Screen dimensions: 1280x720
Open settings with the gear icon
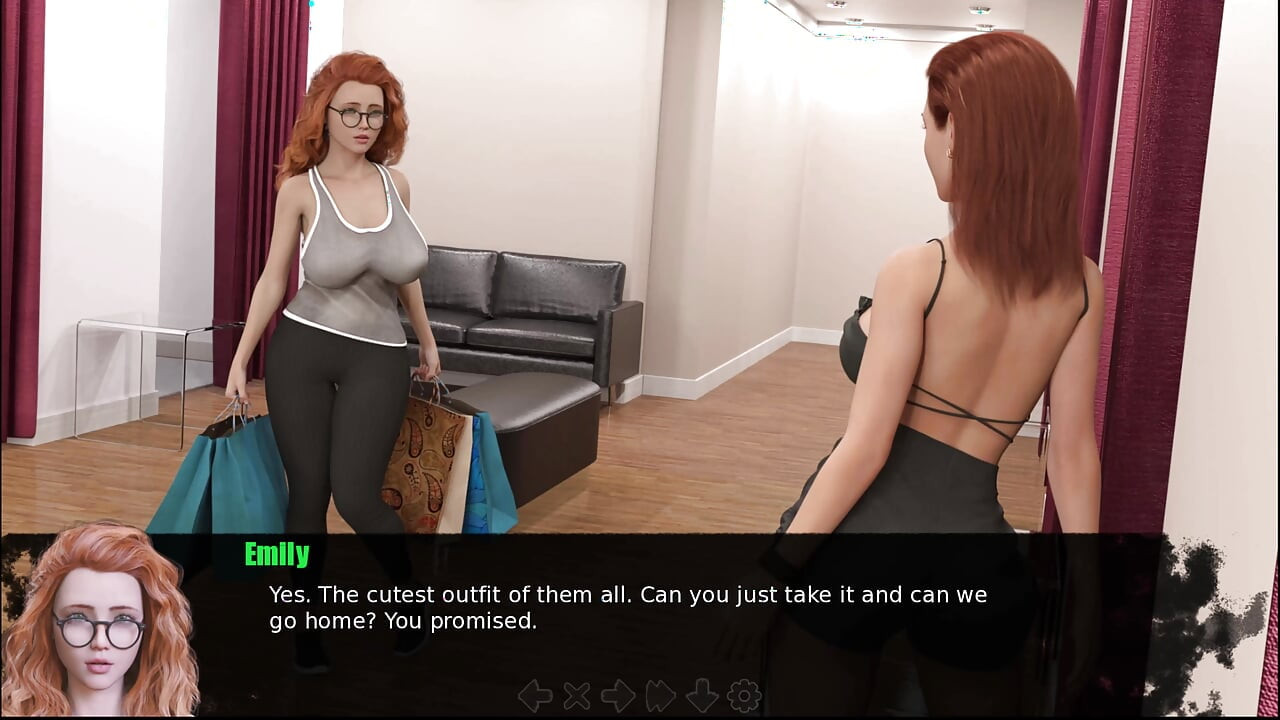743,696
